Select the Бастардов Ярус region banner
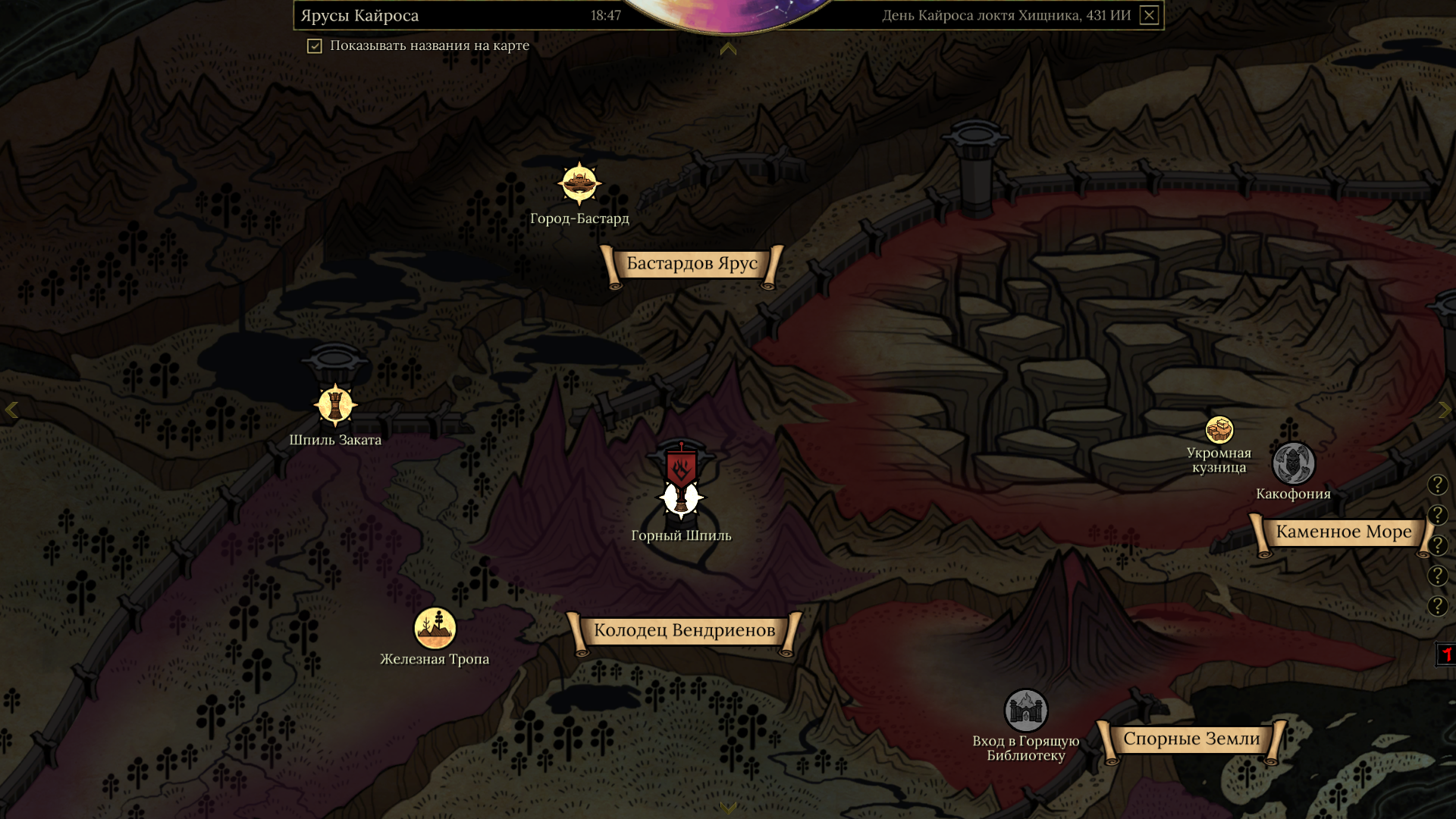Viewport: 1456px width, 819px height. (692, 264)
